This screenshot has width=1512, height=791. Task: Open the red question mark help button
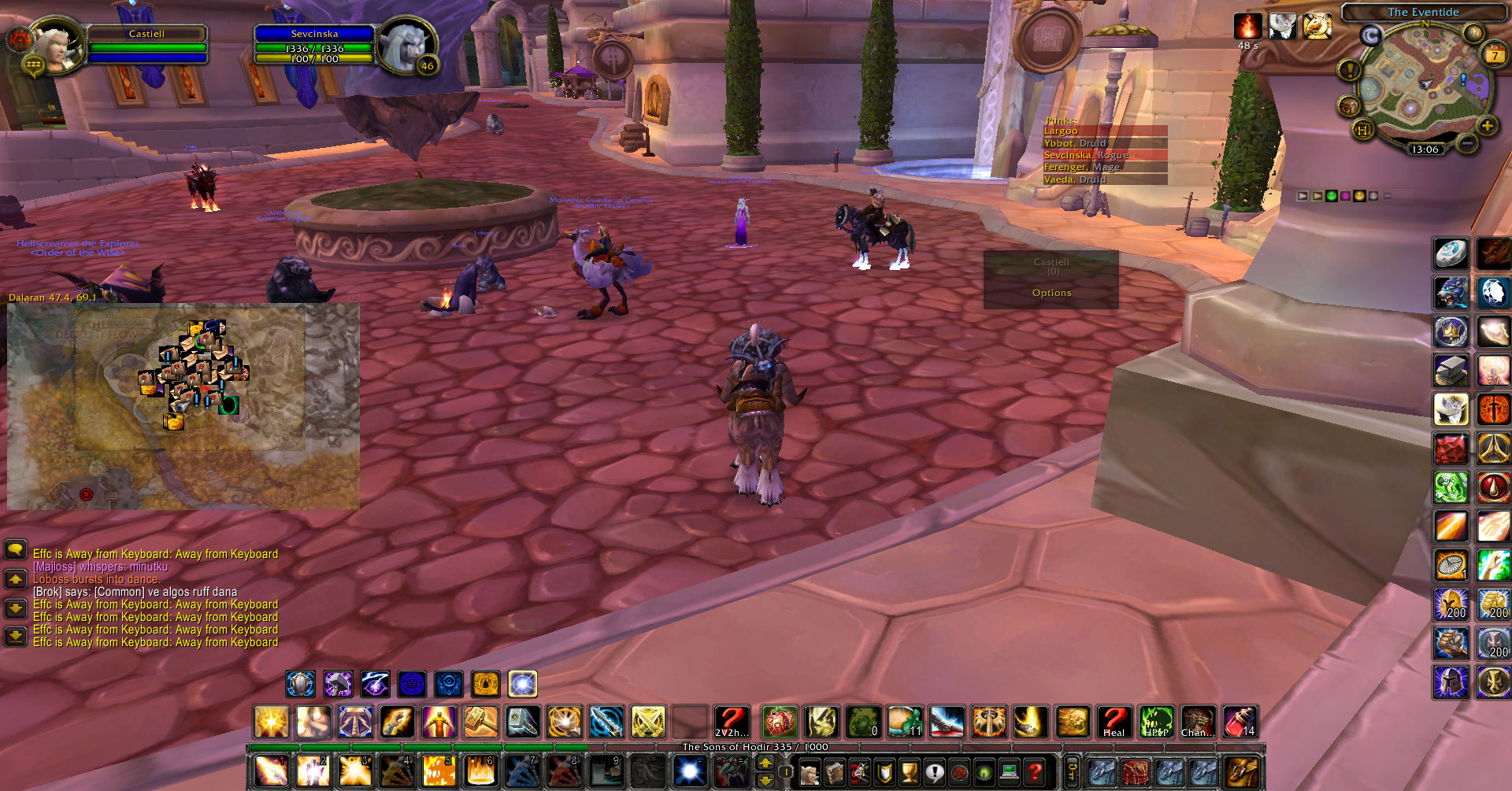point(1035,772)
